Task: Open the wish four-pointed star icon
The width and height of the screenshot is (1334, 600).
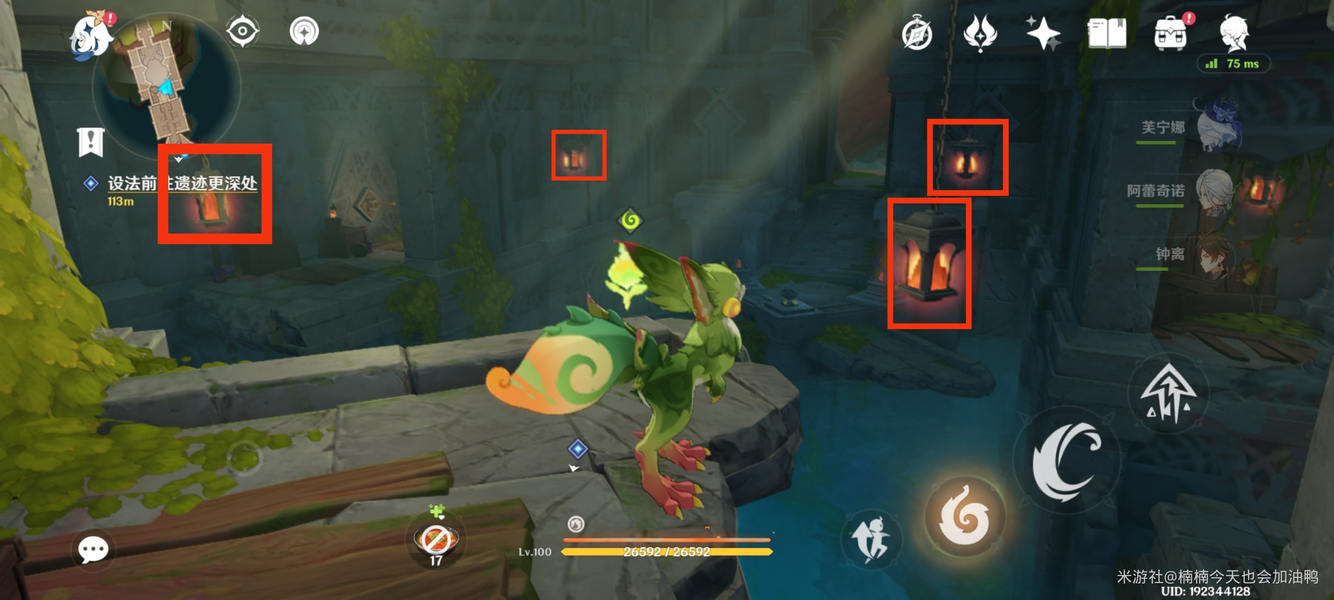Action: (1043, 33)
